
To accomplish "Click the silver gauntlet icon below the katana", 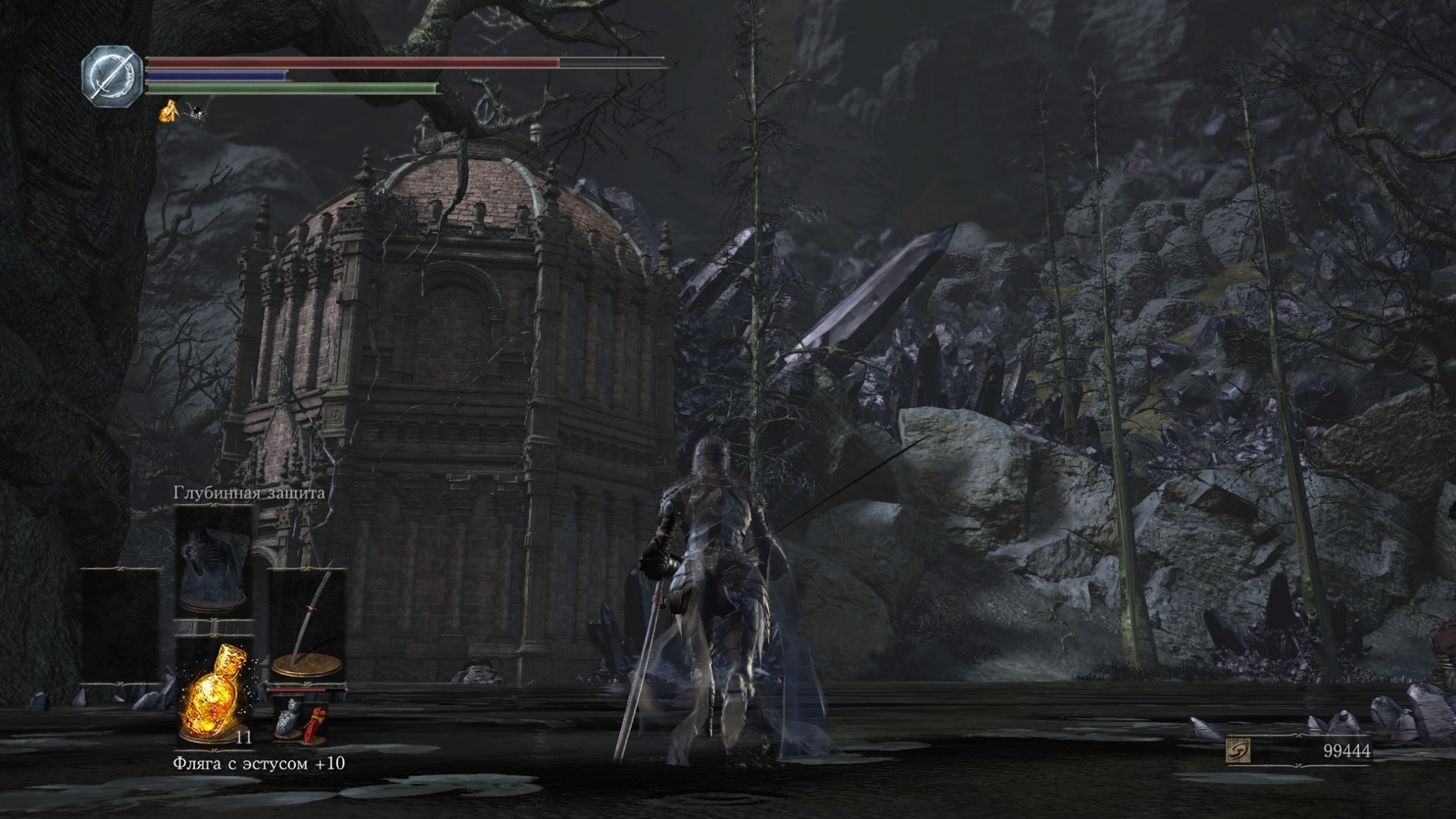I will (x=289, y=718).
